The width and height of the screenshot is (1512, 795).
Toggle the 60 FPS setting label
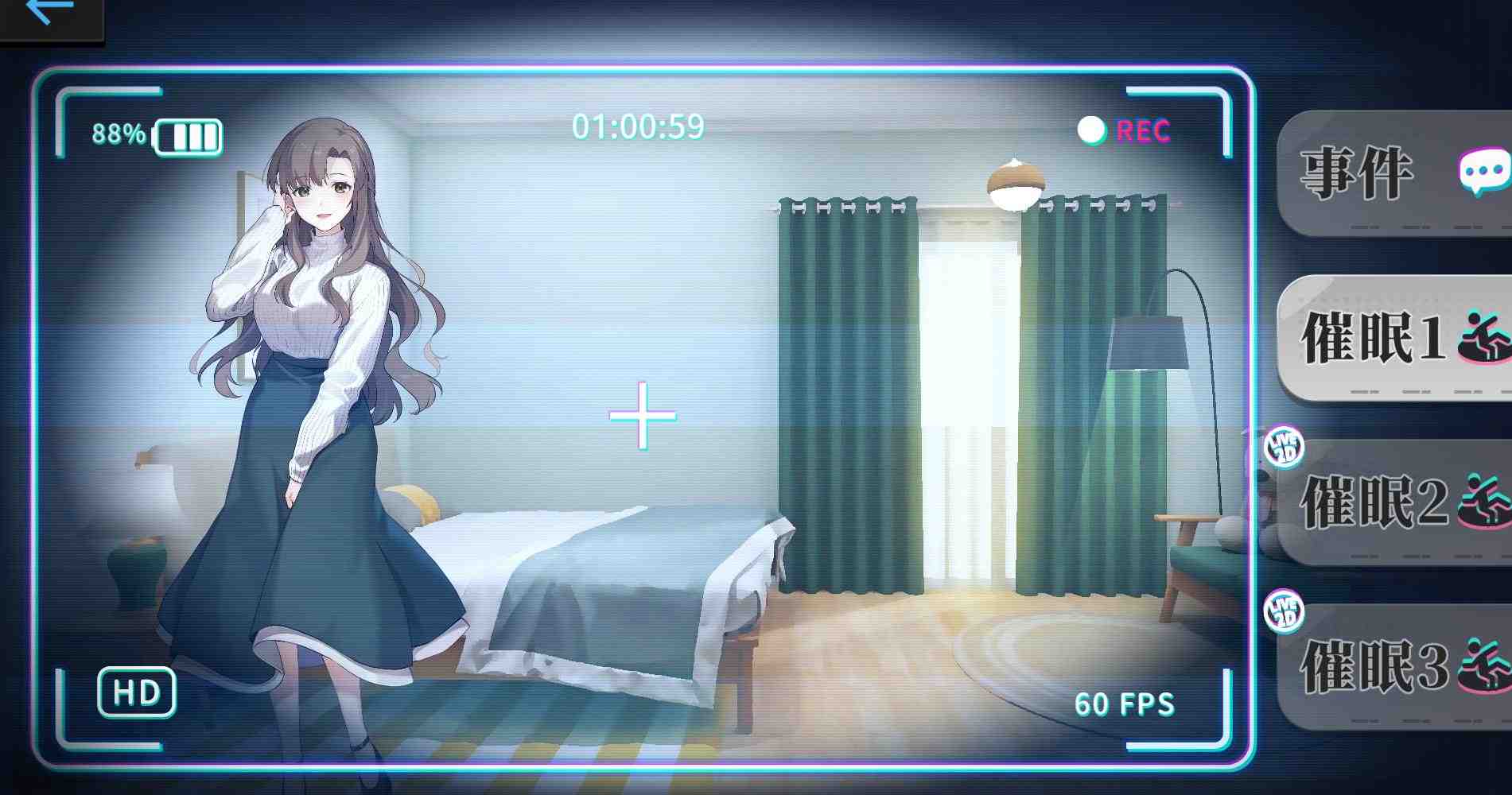pyautogui.click(x=1126, y=703)
